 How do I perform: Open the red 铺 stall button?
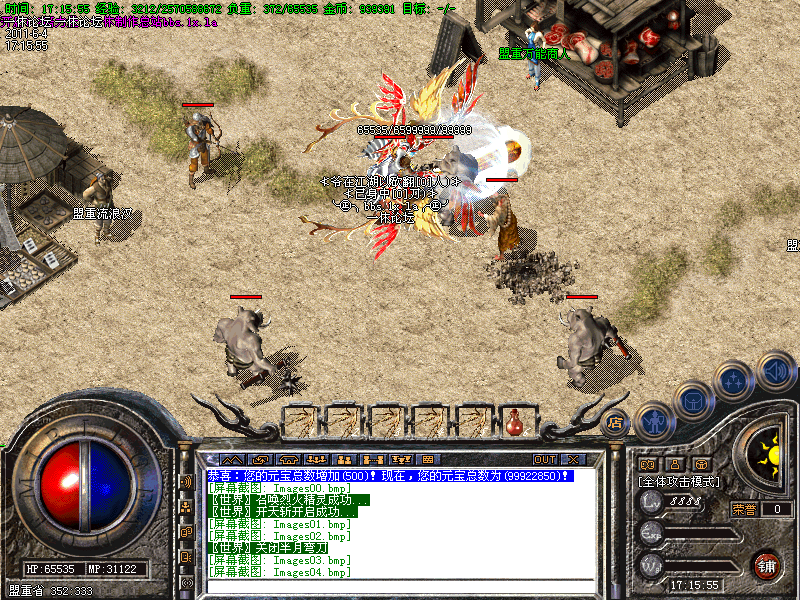[766, 563]
